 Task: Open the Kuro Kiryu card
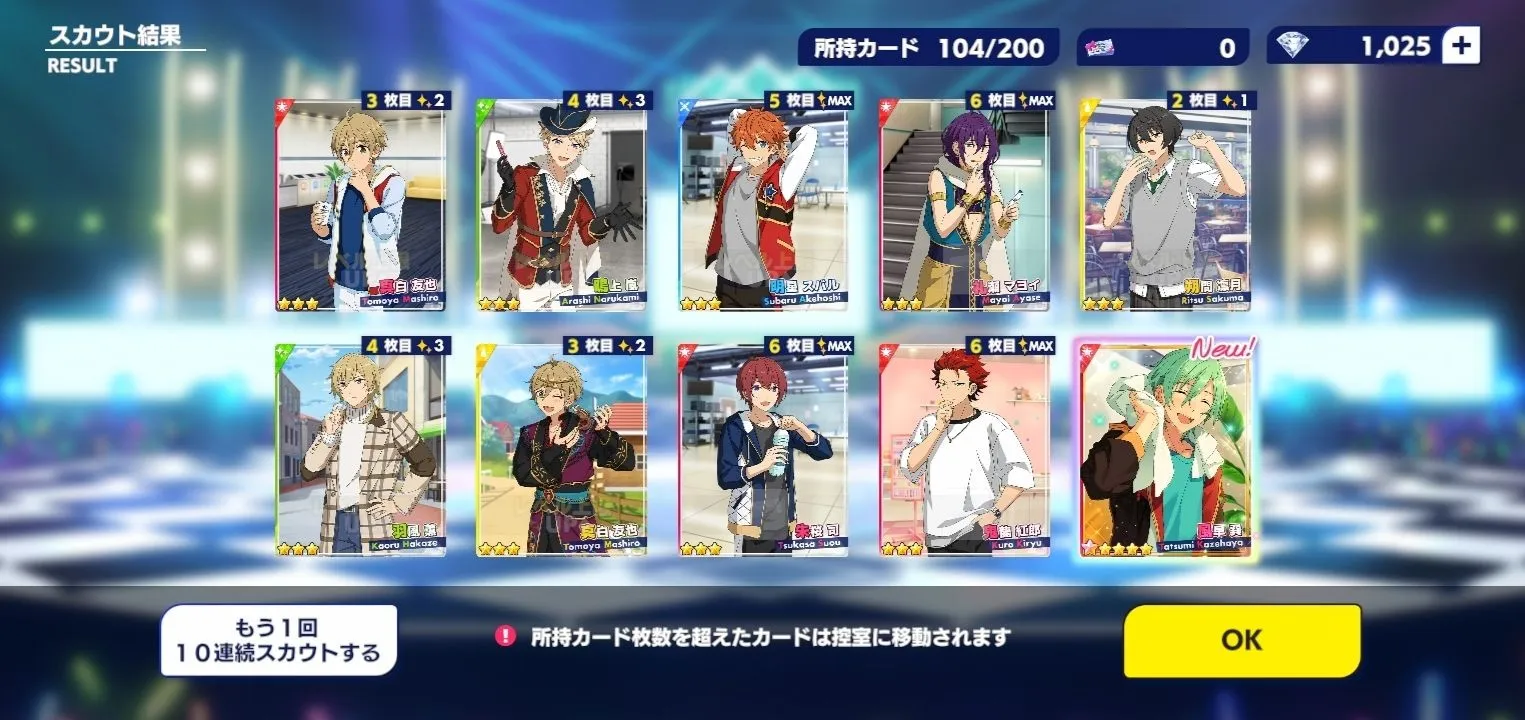click(966, 450)
